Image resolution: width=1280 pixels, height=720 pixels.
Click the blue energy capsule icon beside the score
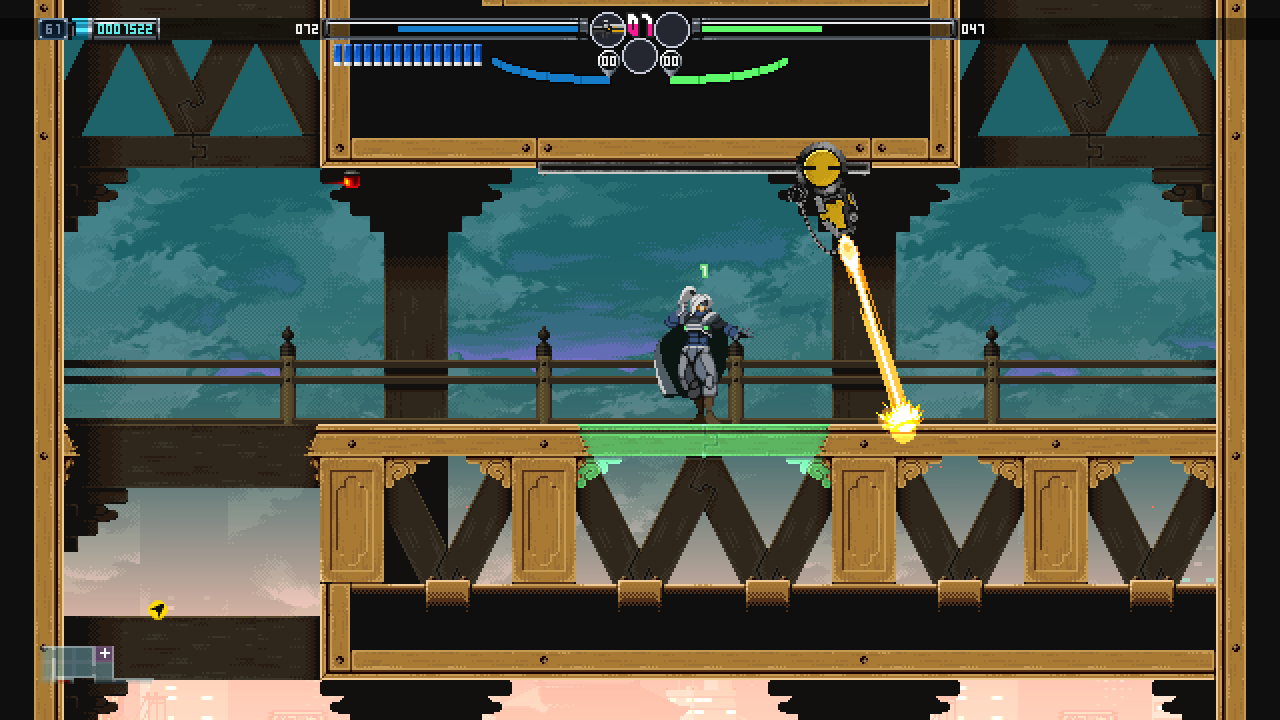click(82, 29)
